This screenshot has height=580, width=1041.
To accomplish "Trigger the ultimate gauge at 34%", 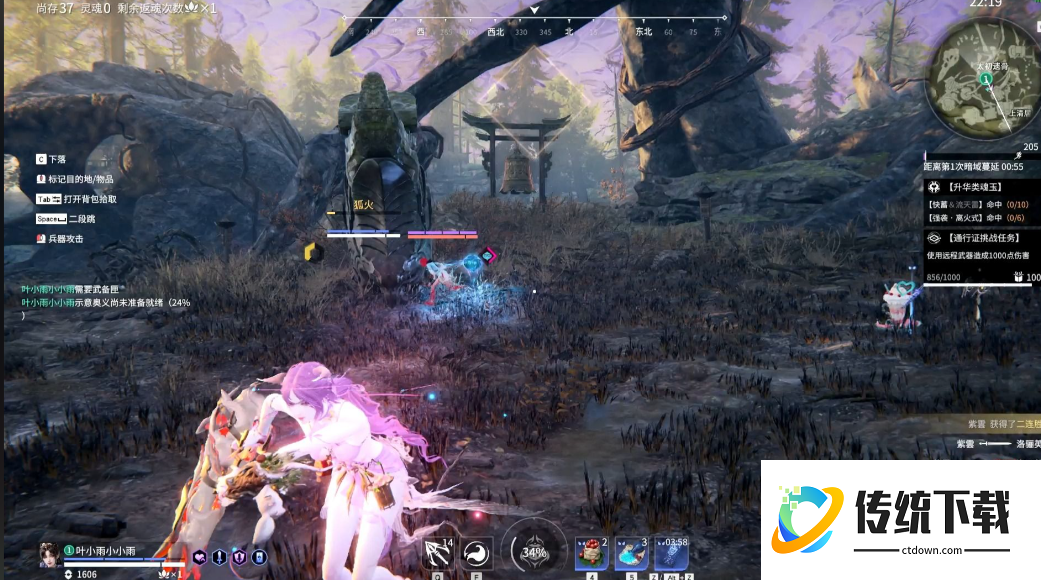I will [534, 551].
